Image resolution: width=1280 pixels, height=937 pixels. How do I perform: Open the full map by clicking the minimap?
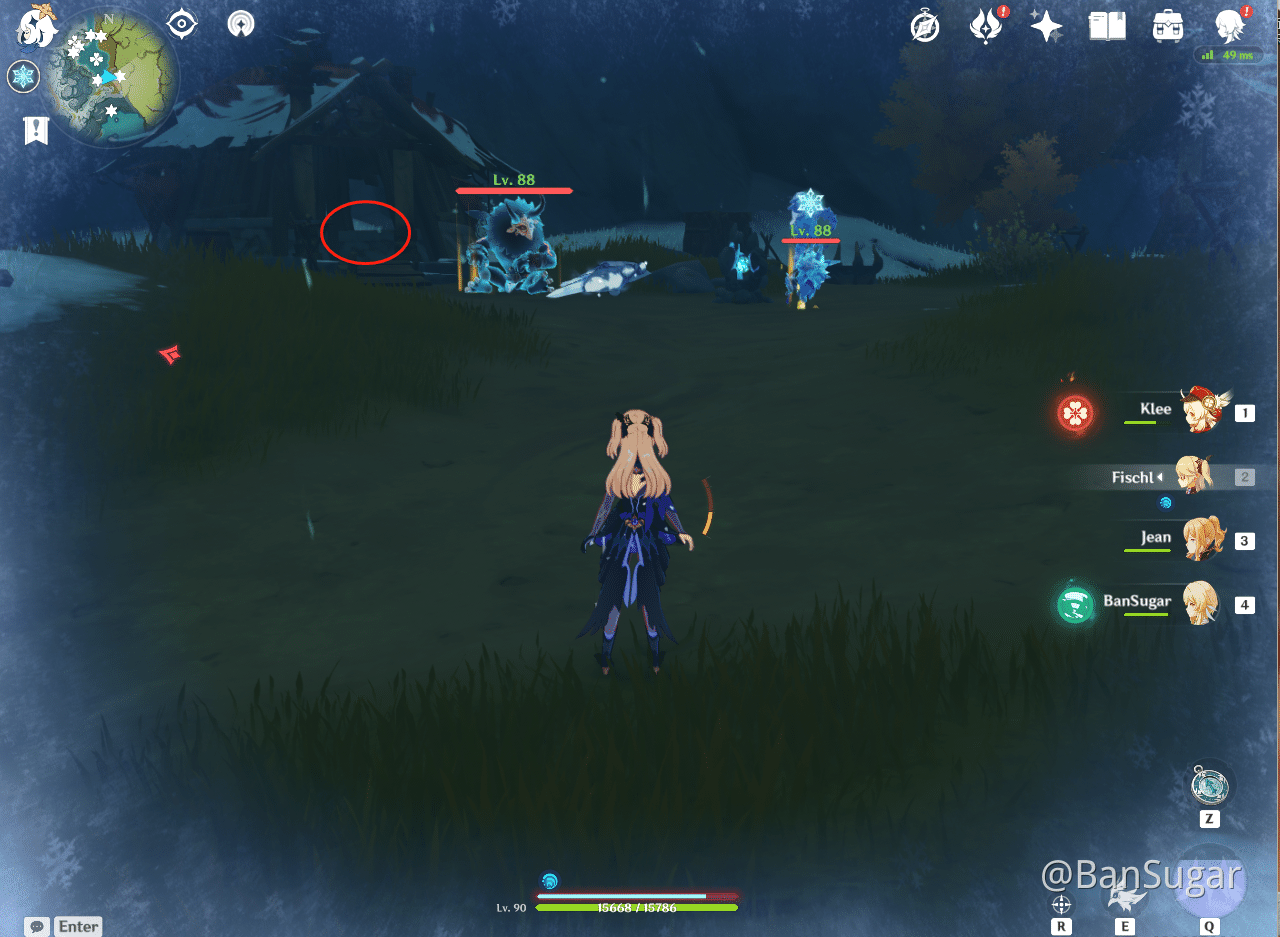pyautogui.click(x=110, y=75)
